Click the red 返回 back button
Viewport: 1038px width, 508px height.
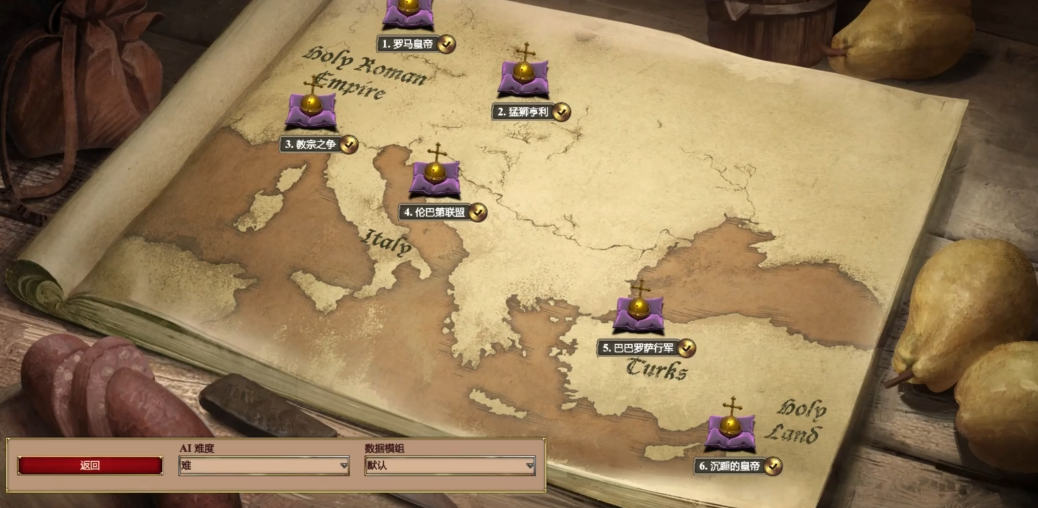click(x=90, y=466)
